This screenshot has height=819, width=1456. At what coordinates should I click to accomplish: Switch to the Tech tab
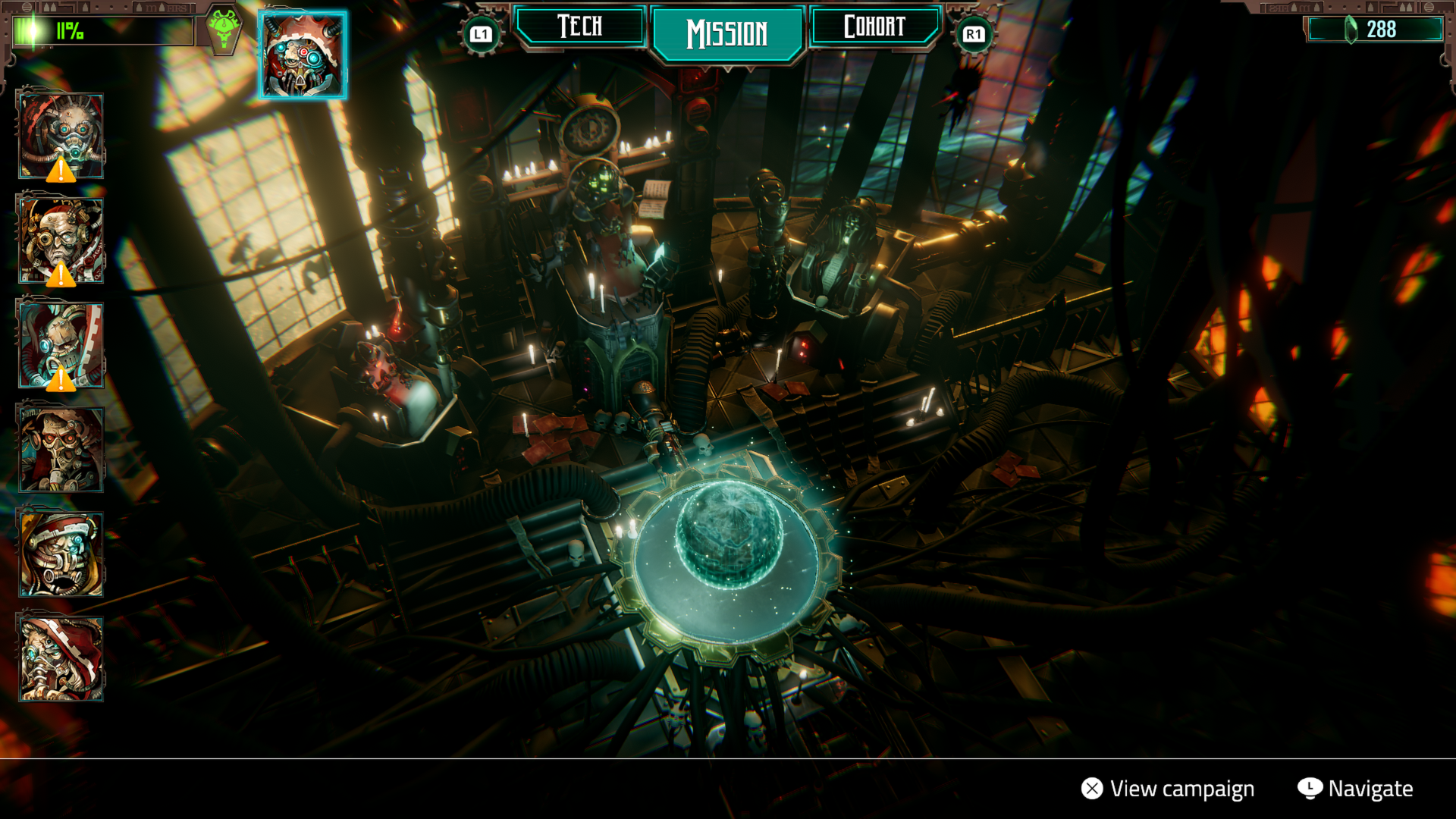580,27
